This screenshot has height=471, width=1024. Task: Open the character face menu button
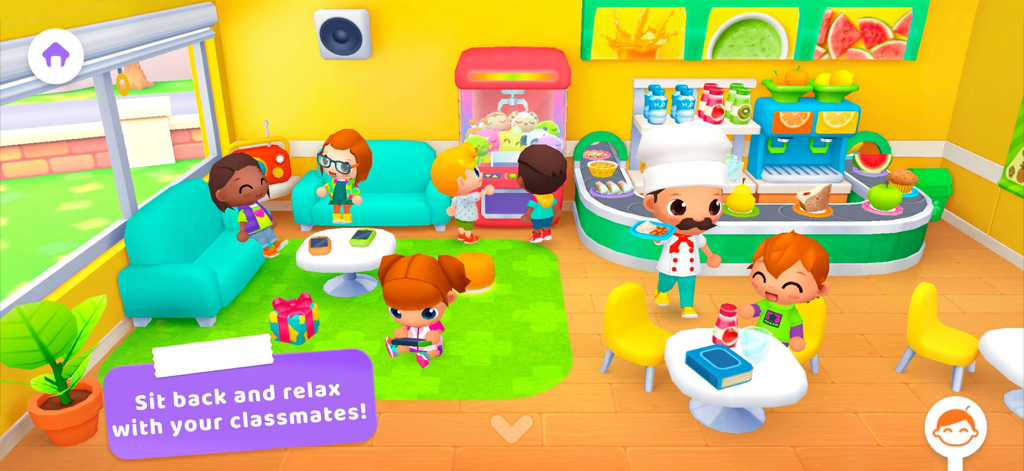[955, 427]
